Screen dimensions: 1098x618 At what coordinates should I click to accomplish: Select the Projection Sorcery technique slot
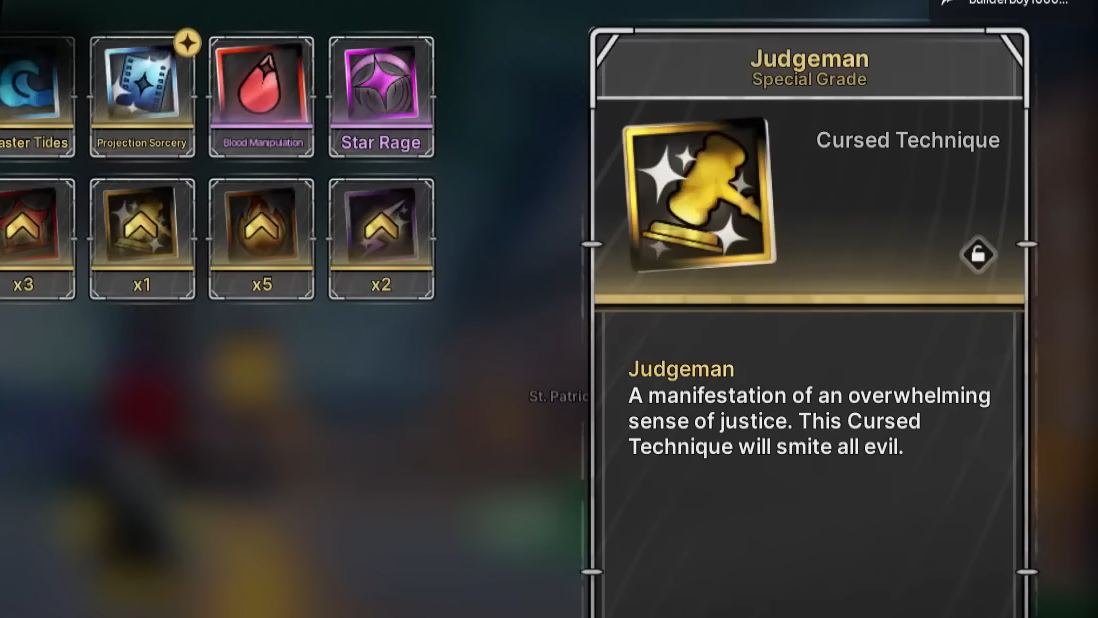pos(142,97)
